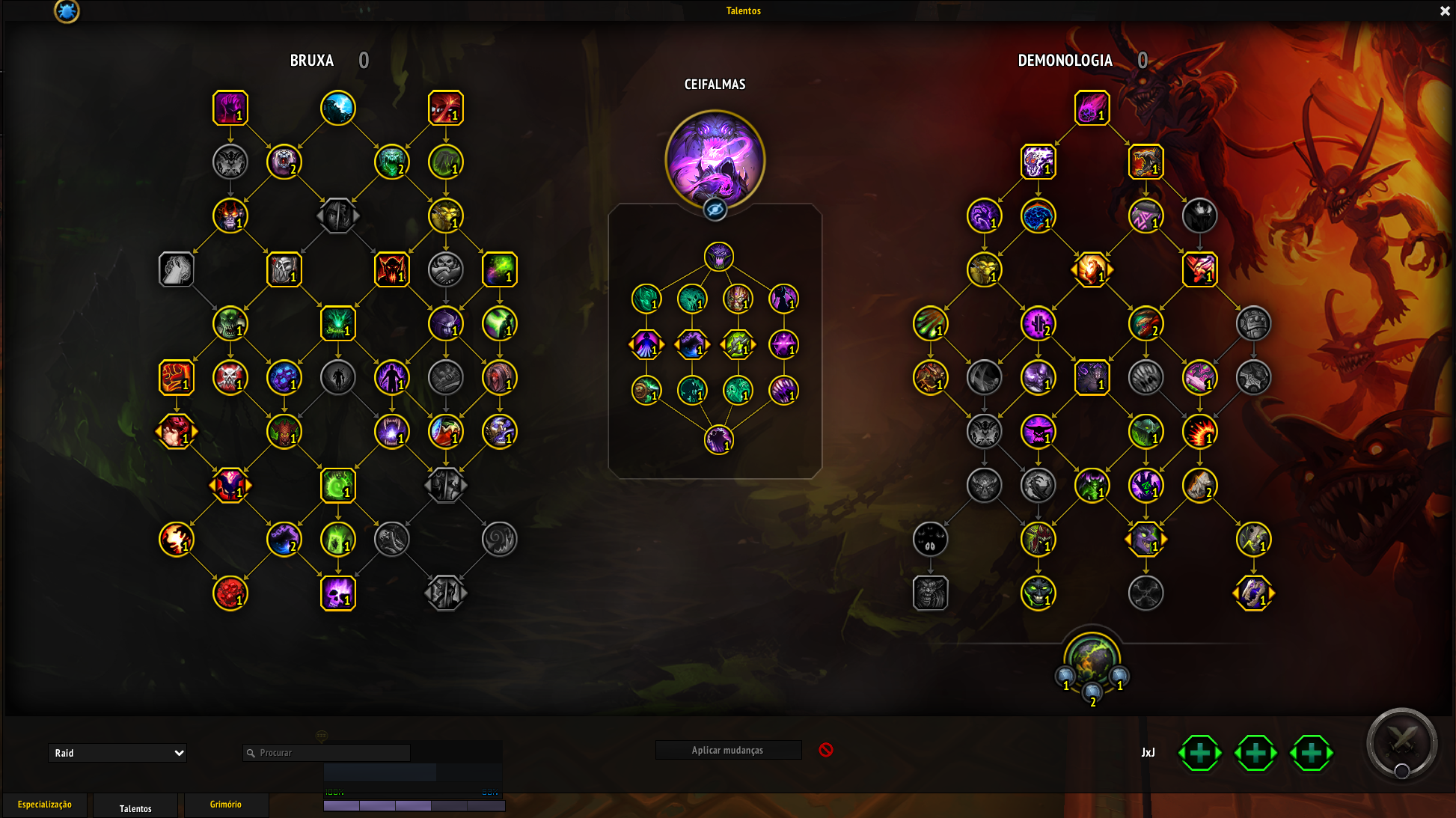Screen dimensions: 1456x818
Task: Pick the purple comet talent atop Demonologia tree
Action: coord(1092,108)
